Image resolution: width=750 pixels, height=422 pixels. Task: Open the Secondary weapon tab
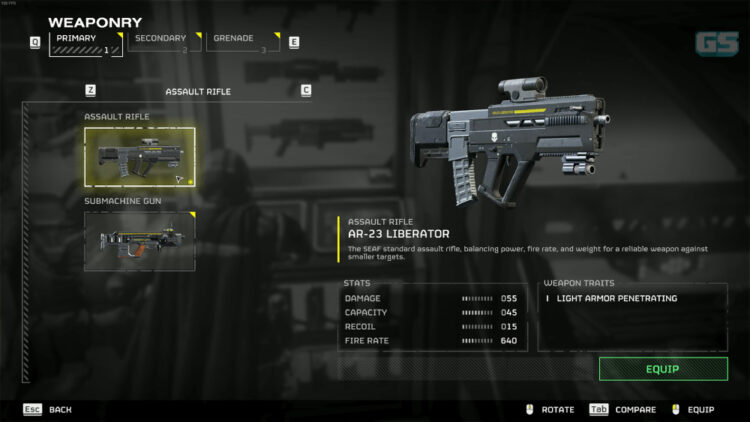tap(164, 42)
